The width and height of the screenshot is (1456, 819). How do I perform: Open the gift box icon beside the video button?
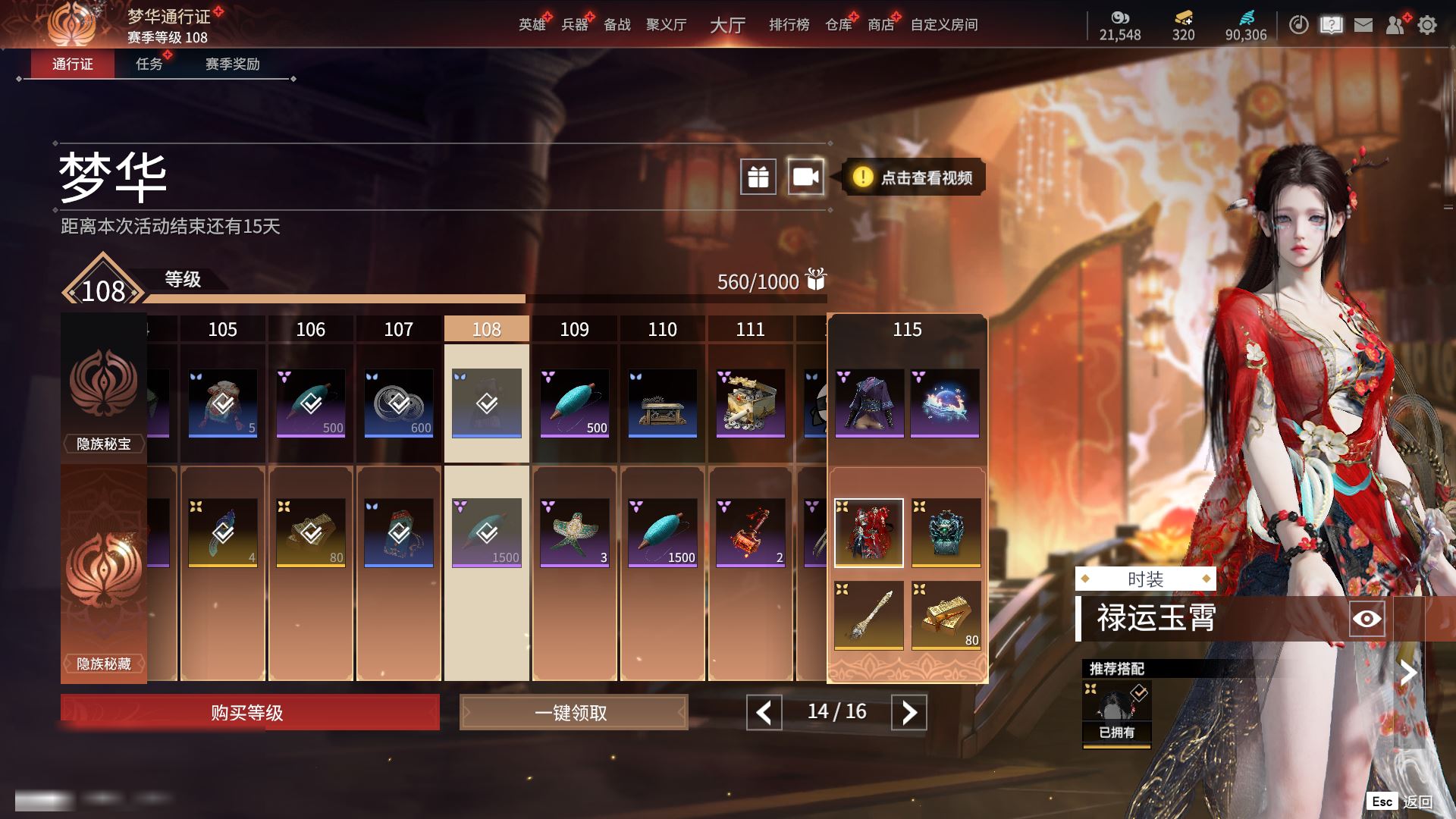(758, 177)
